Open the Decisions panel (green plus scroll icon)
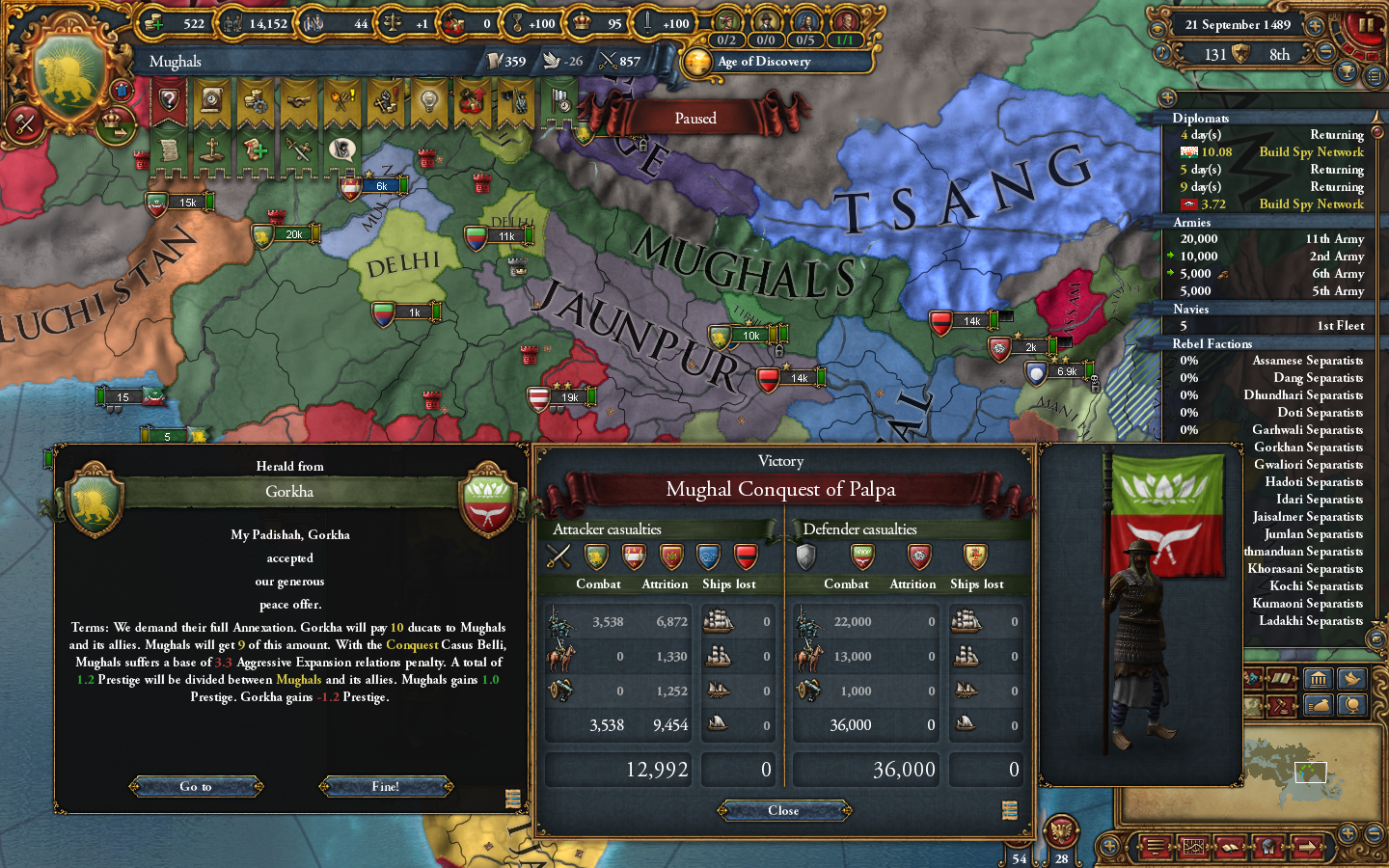 (256, 149)
